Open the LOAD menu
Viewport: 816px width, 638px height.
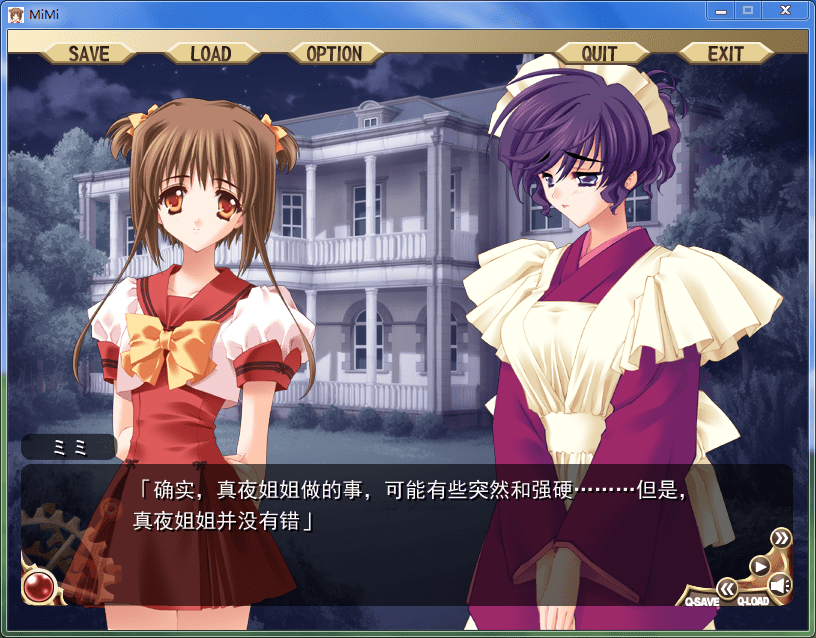[210, 53]
